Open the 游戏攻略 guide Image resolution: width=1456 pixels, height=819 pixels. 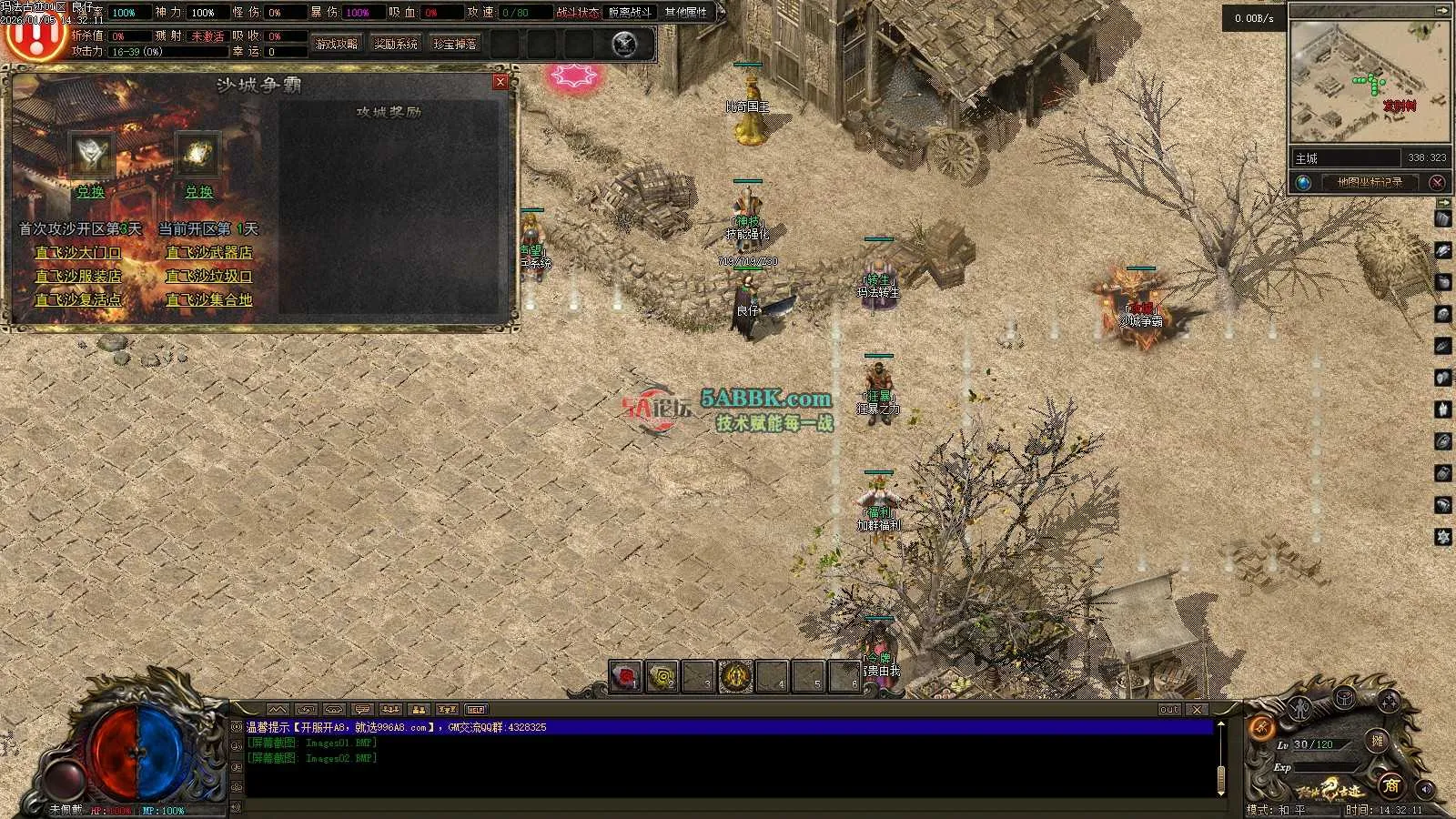pyautogui.click(x=337, y=44)
